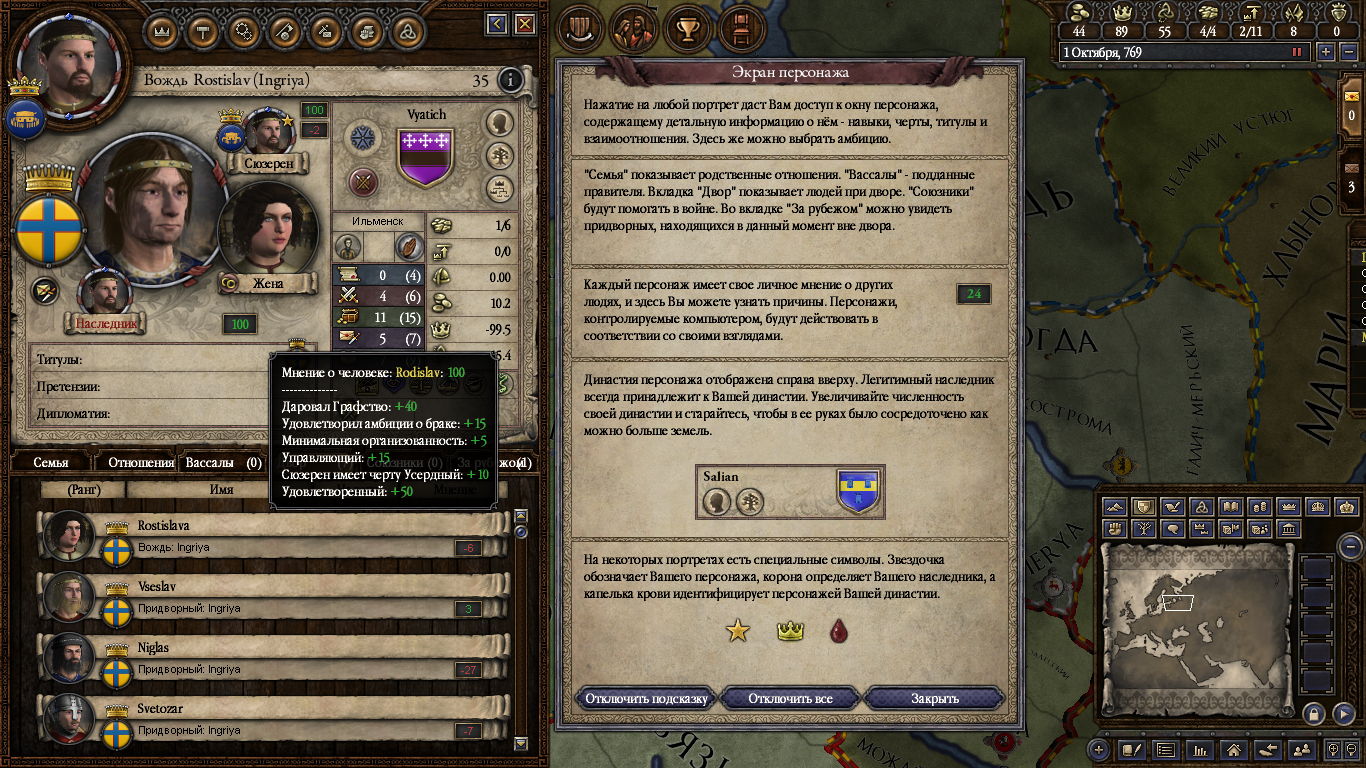
Task: Click the Отключить все button
Action: click(790, 698)
